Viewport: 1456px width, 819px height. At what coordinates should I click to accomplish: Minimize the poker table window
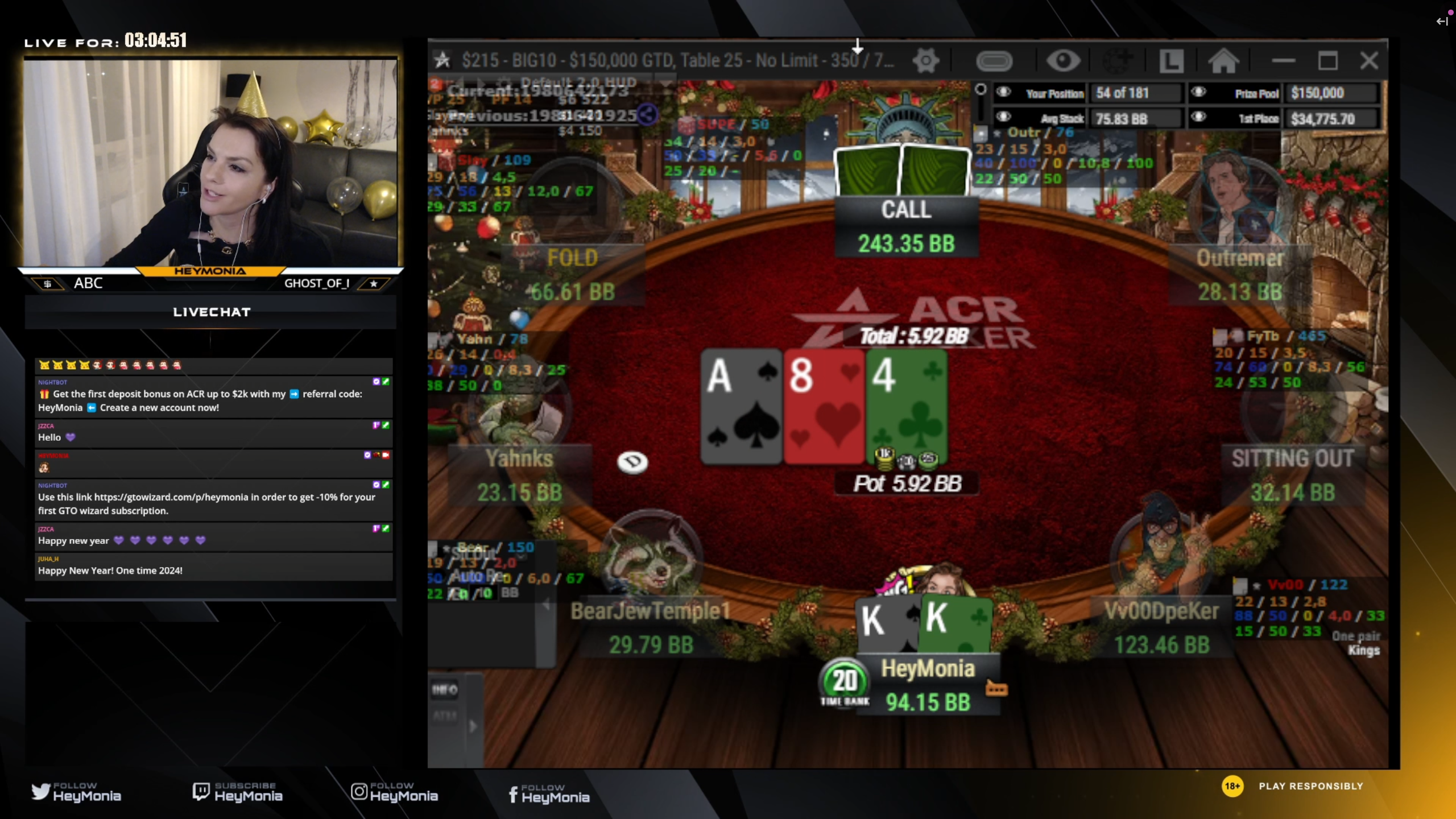click(1284, 61)
